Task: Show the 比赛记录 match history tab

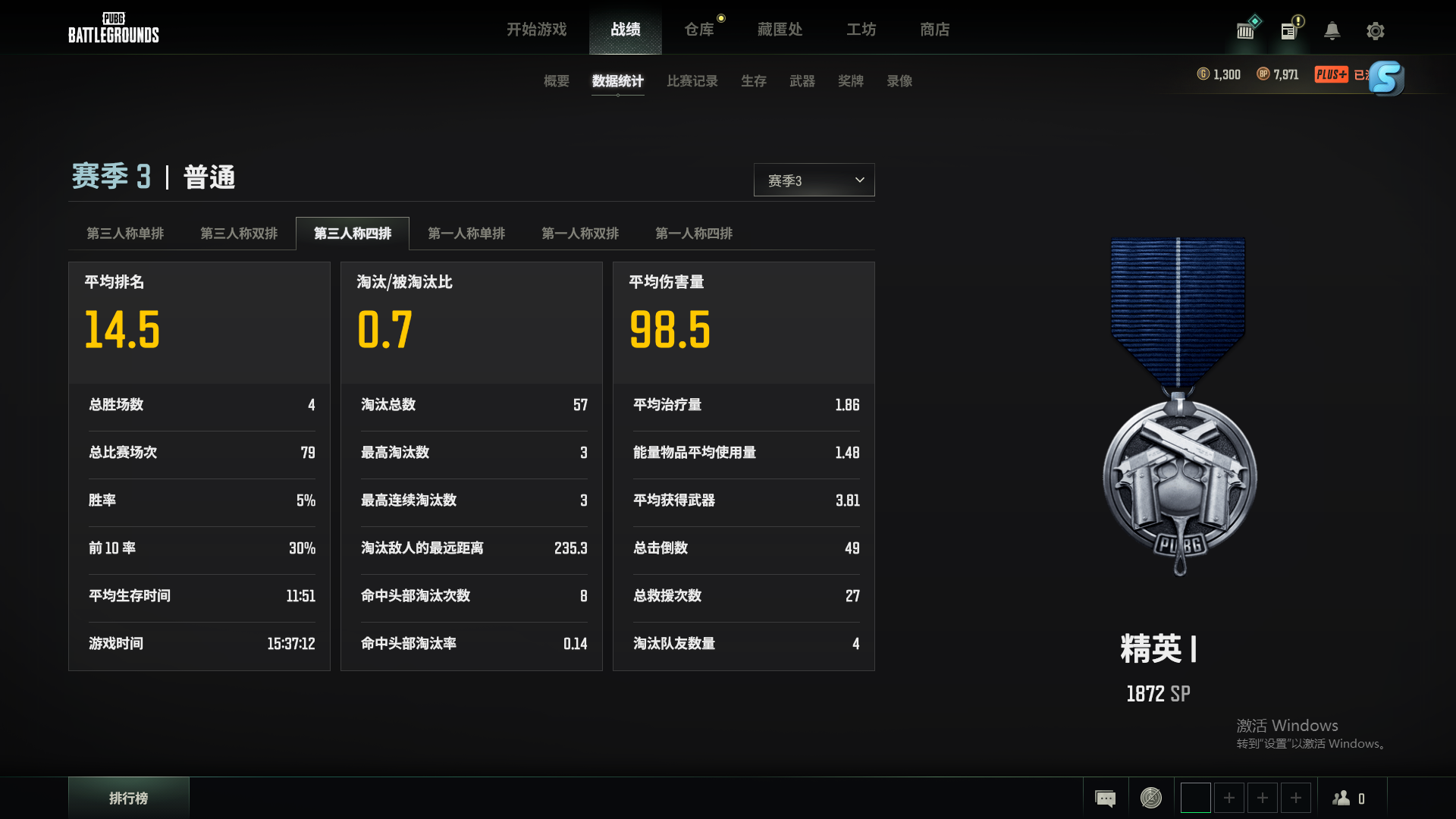Action: [692, 81]
